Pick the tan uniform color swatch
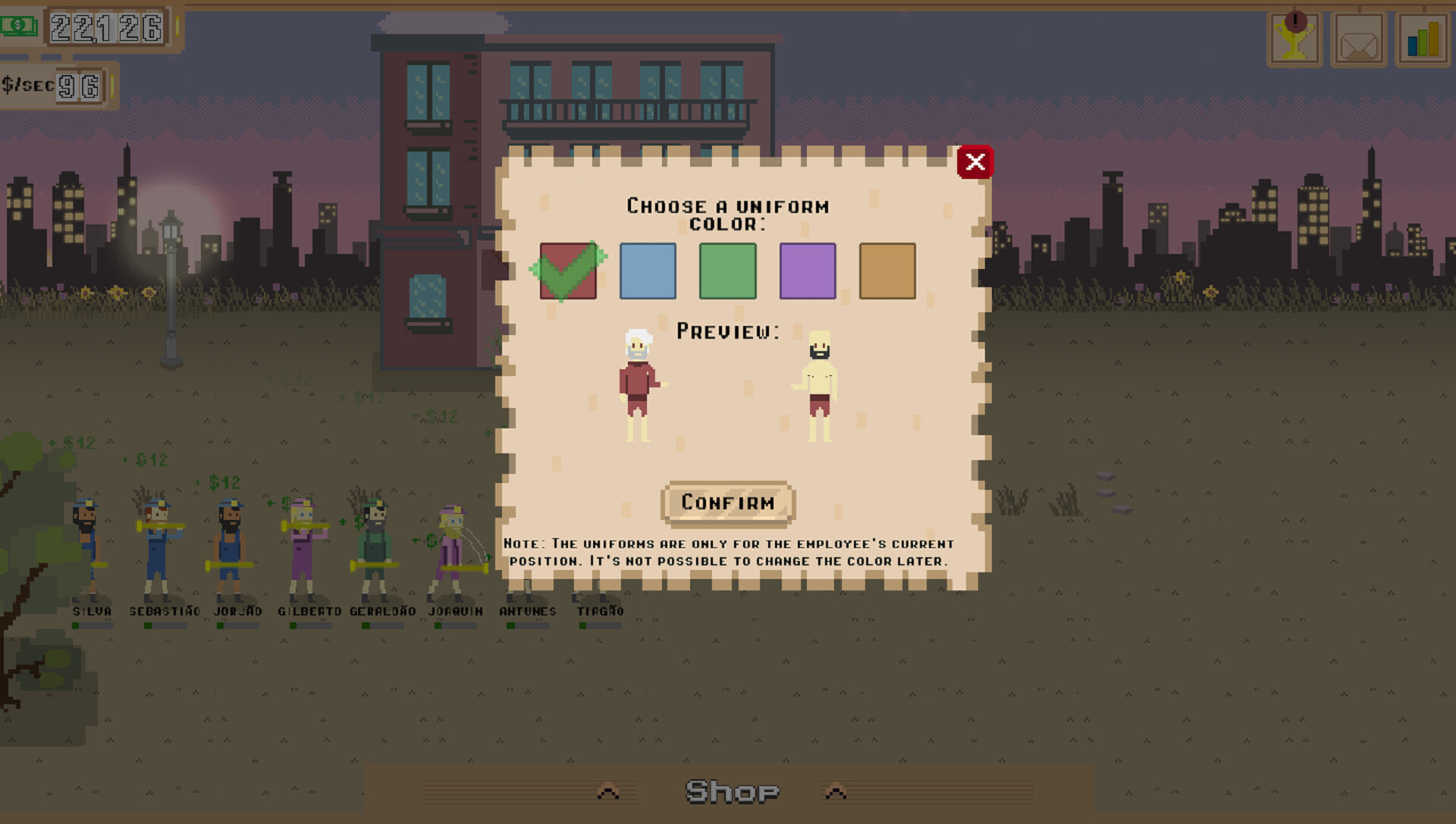The width and height of the screenshot is (1456, 824). (887, 271)
